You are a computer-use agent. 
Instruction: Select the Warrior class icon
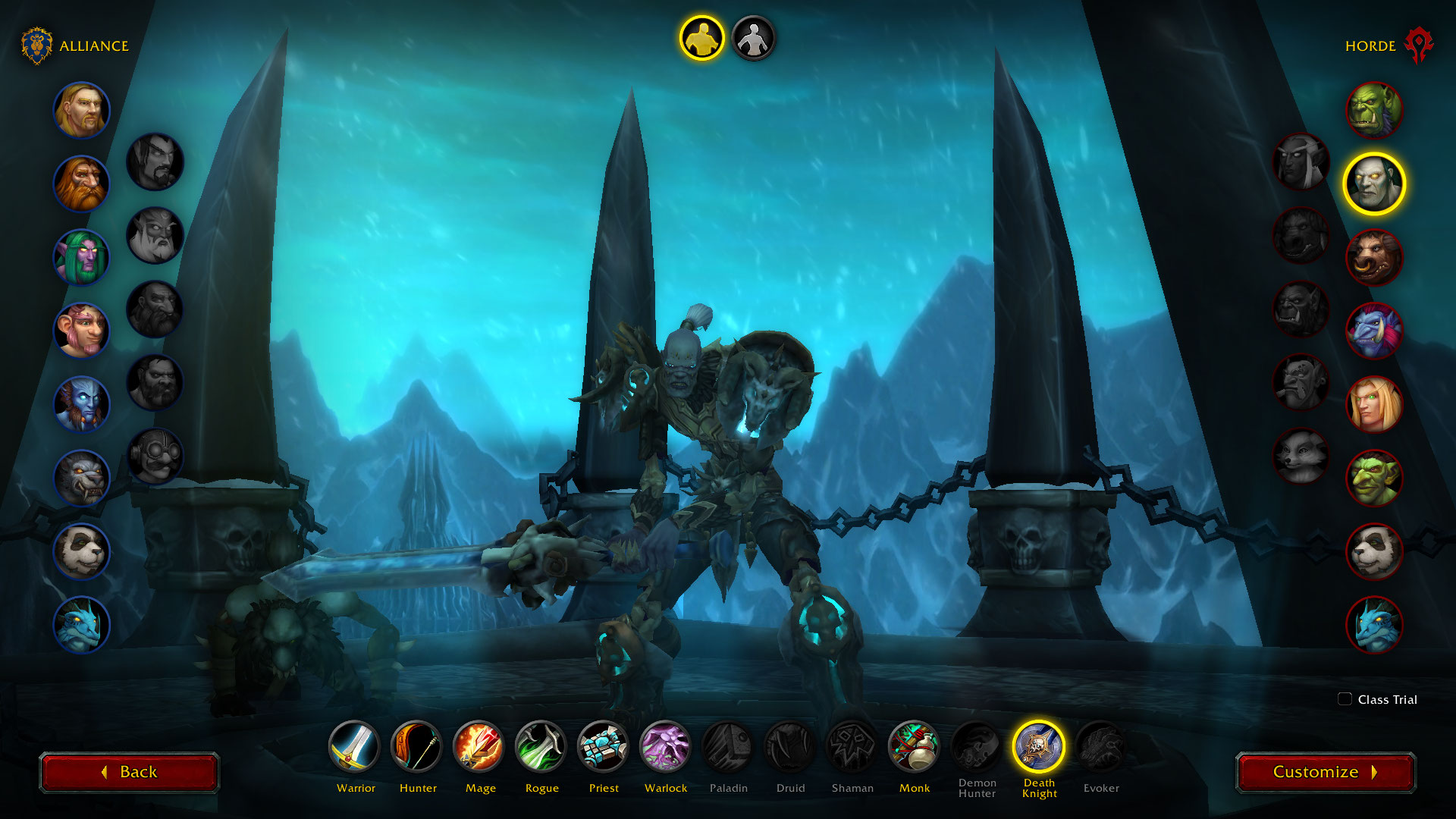coord(356,747)
